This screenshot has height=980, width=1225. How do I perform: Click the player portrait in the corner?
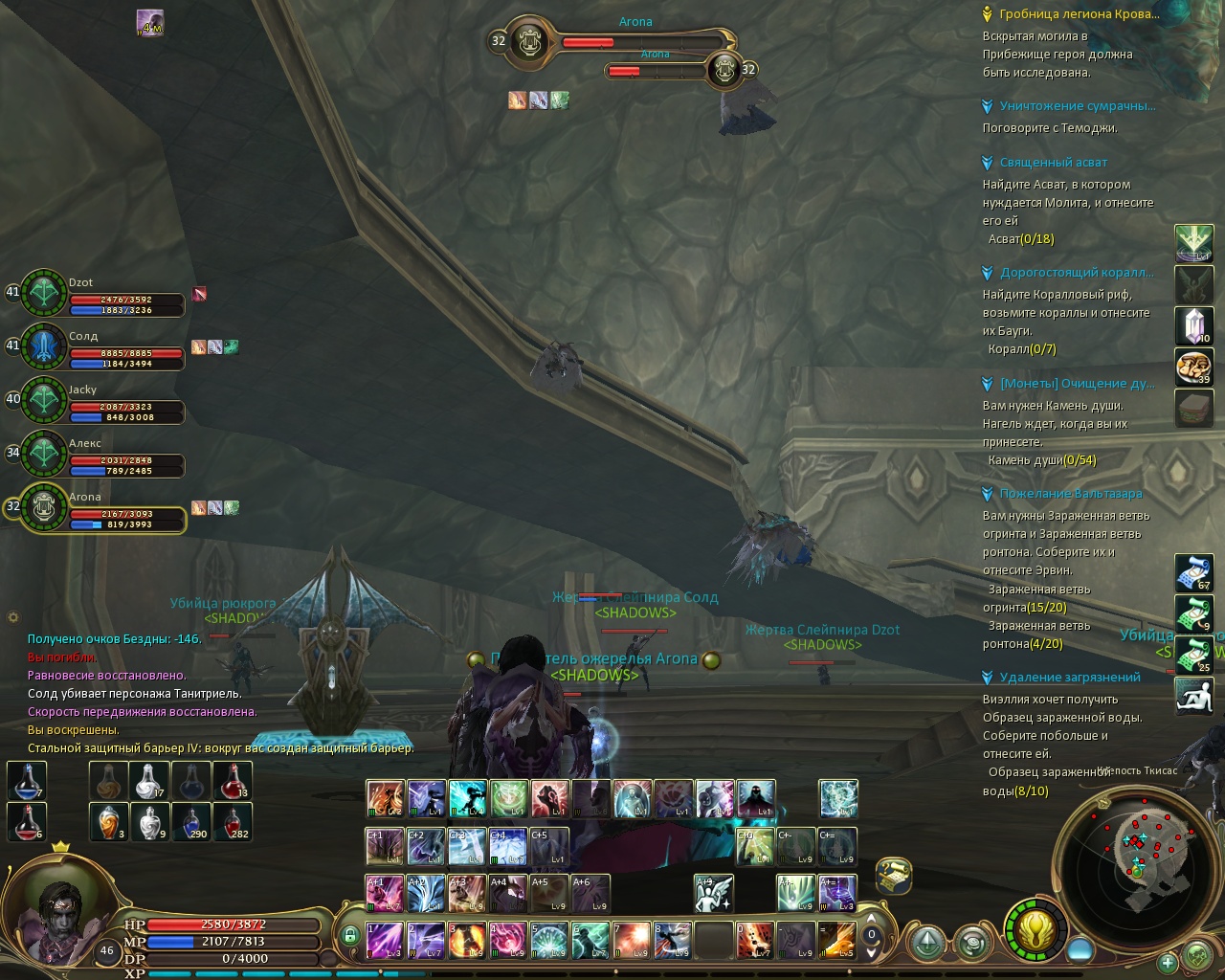[x=59, y=909]
